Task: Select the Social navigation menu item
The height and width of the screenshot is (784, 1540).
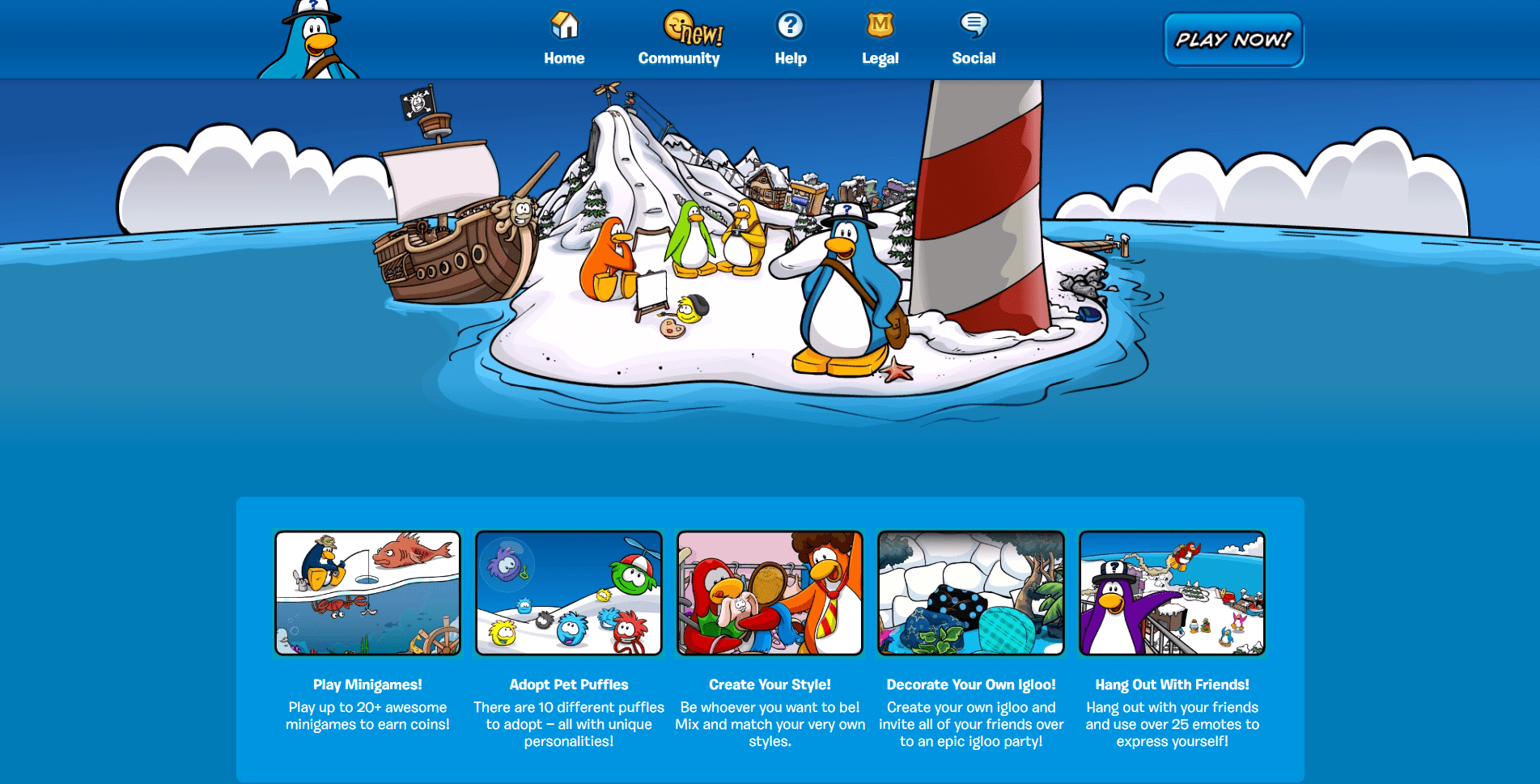Action: click(x=974, y=57)
